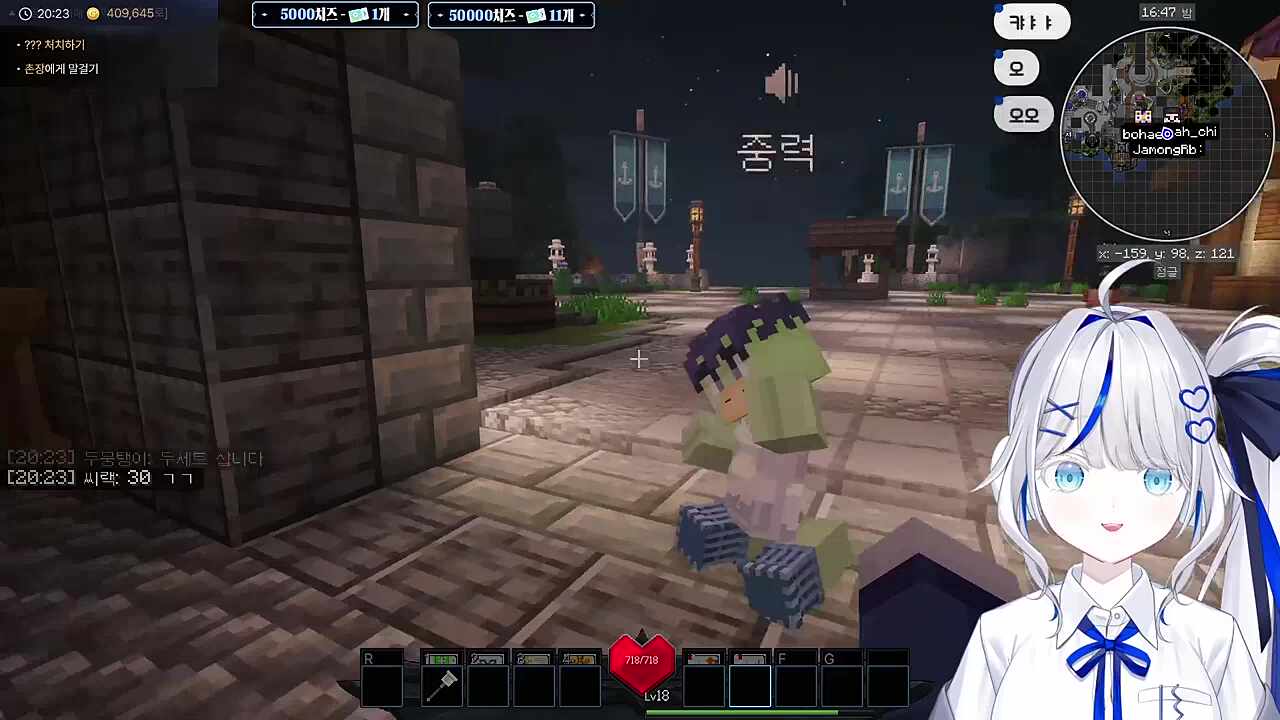
Task: Select the R hotbar slot
Action: pos(383,678)
